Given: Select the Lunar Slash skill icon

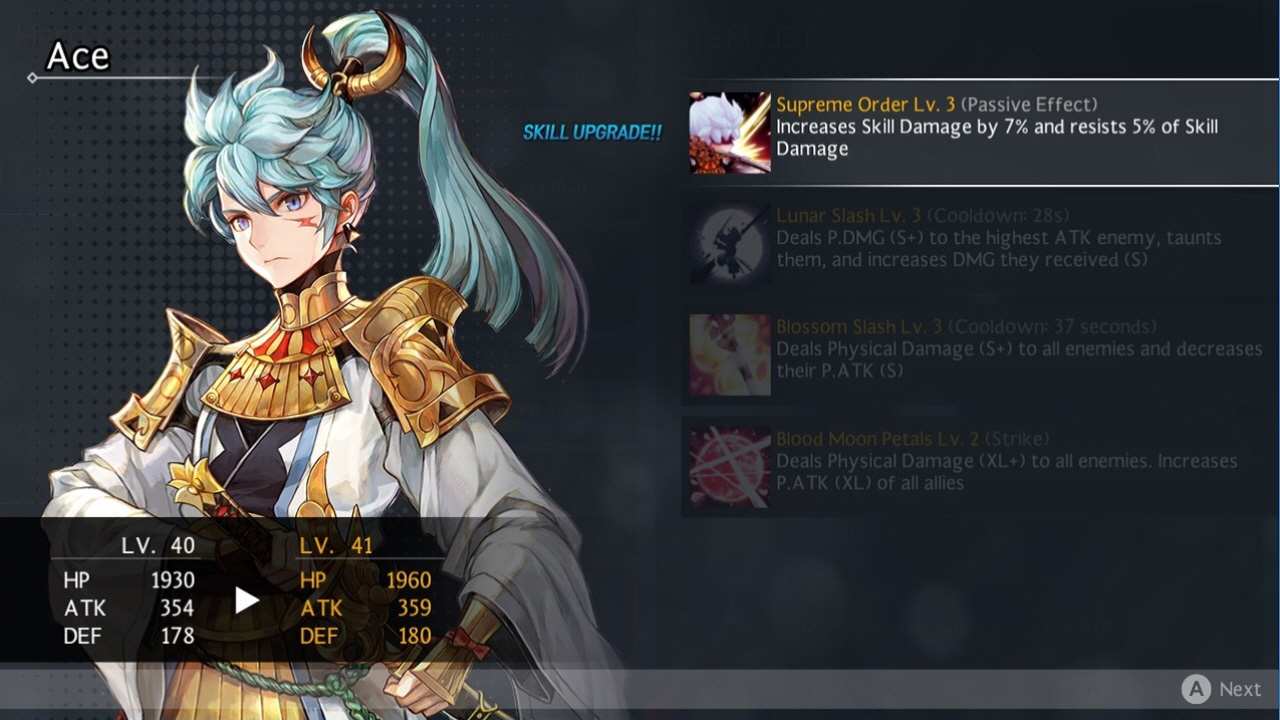Looking at the screenshot, I should 728,243.
